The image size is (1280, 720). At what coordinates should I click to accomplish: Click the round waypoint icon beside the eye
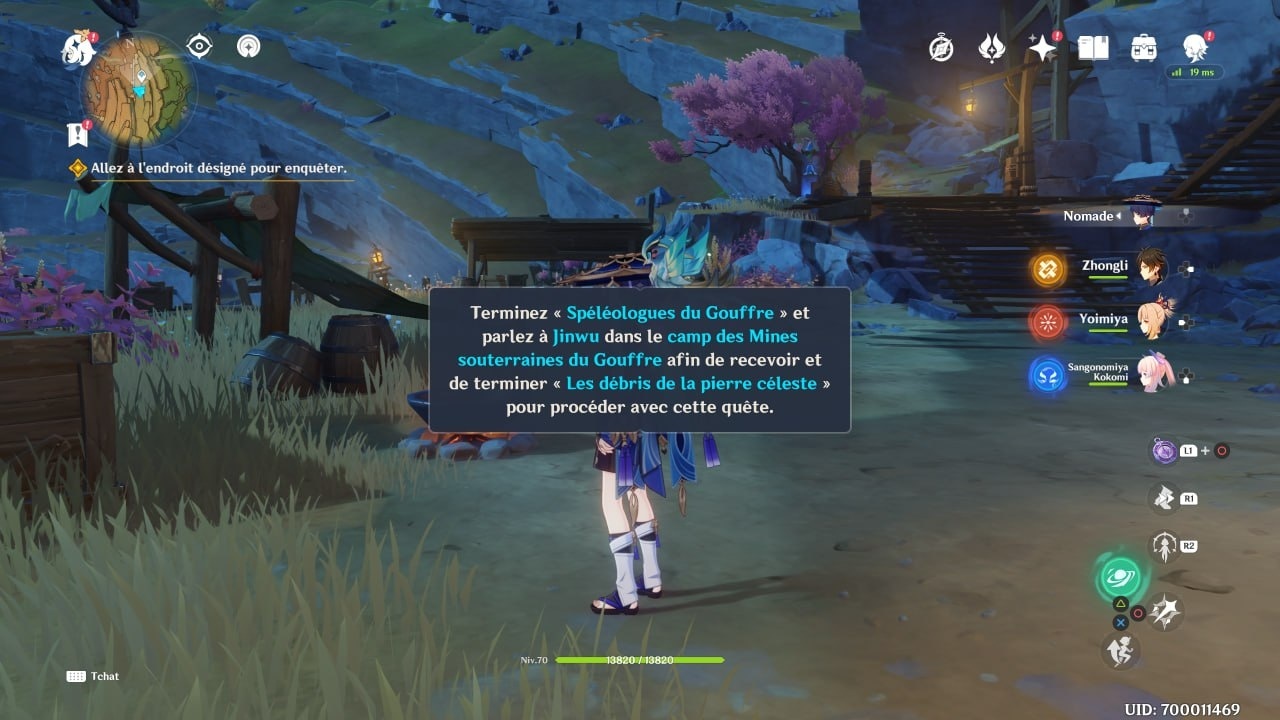[248, 46]
